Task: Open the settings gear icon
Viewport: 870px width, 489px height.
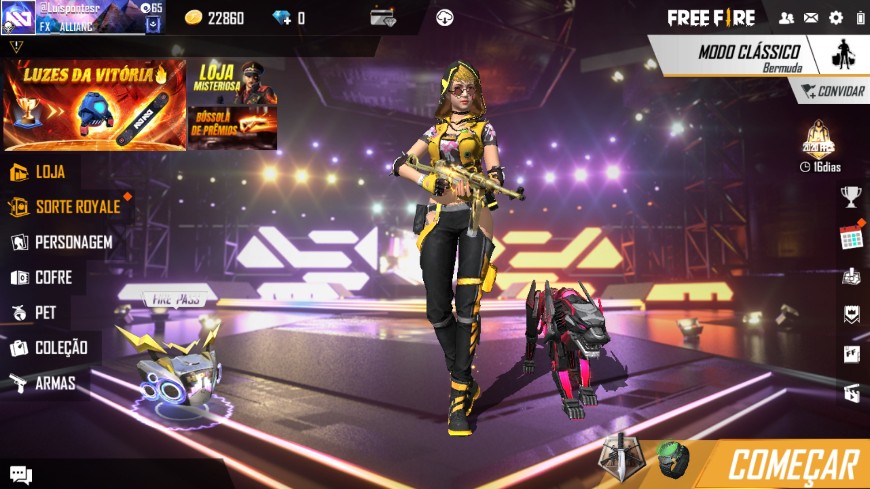Action: [836, 18]
